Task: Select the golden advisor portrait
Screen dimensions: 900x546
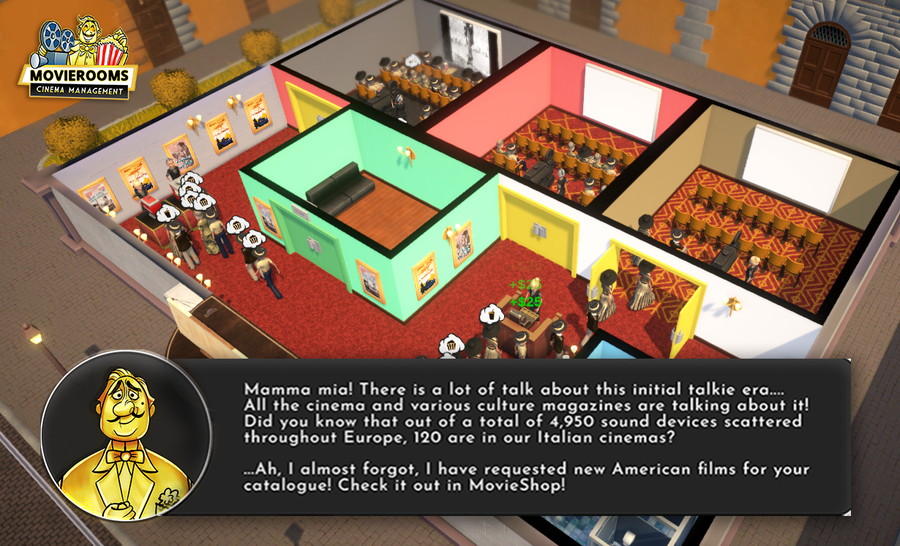Action: tap(125, 435)
